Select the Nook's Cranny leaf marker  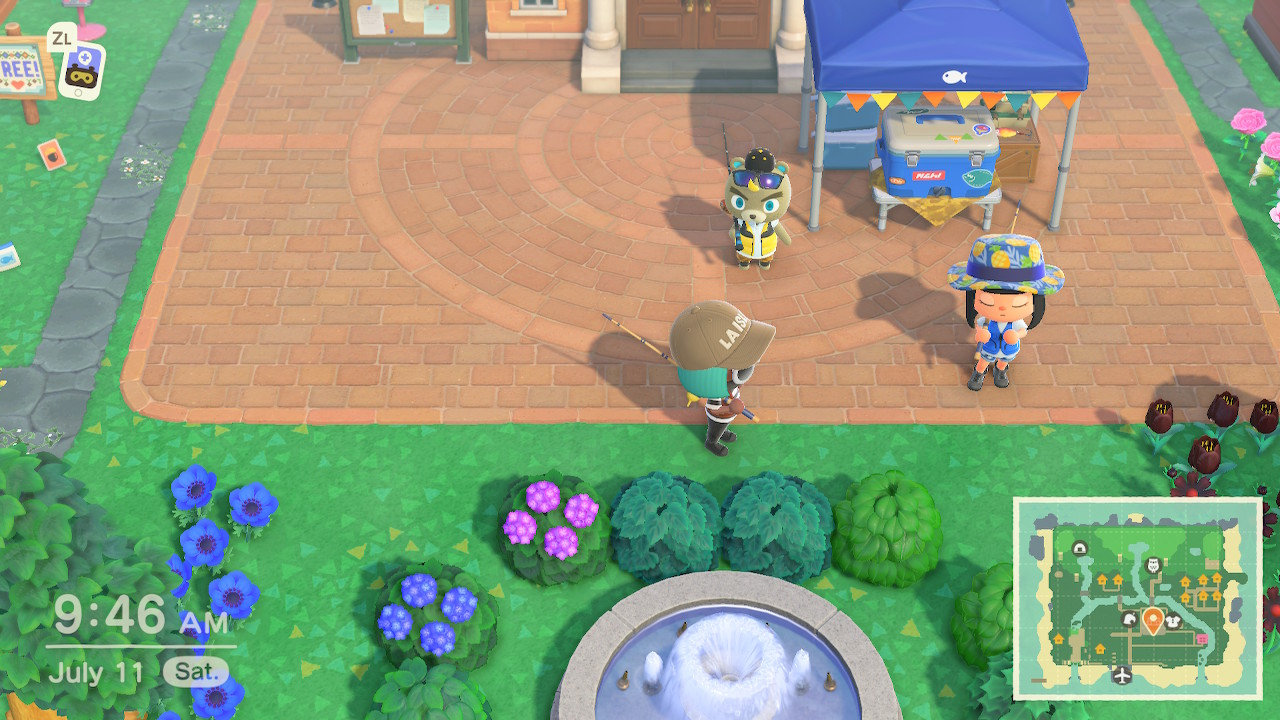point(1129,620)
